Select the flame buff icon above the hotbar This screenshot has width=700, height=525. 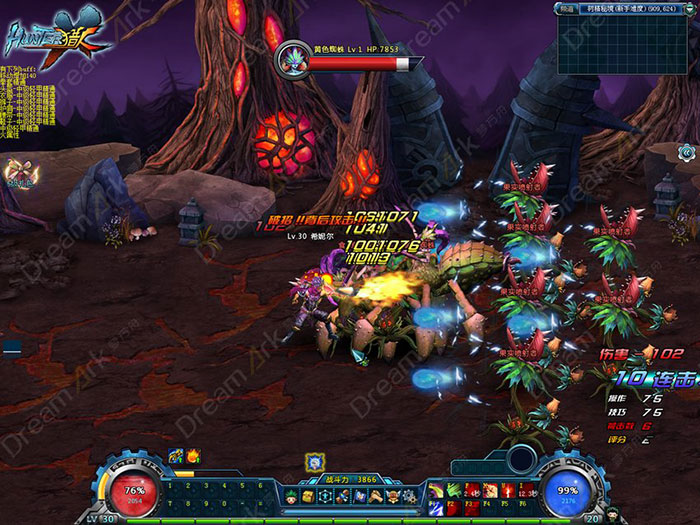pyautogui.click(x=193, y=456)
